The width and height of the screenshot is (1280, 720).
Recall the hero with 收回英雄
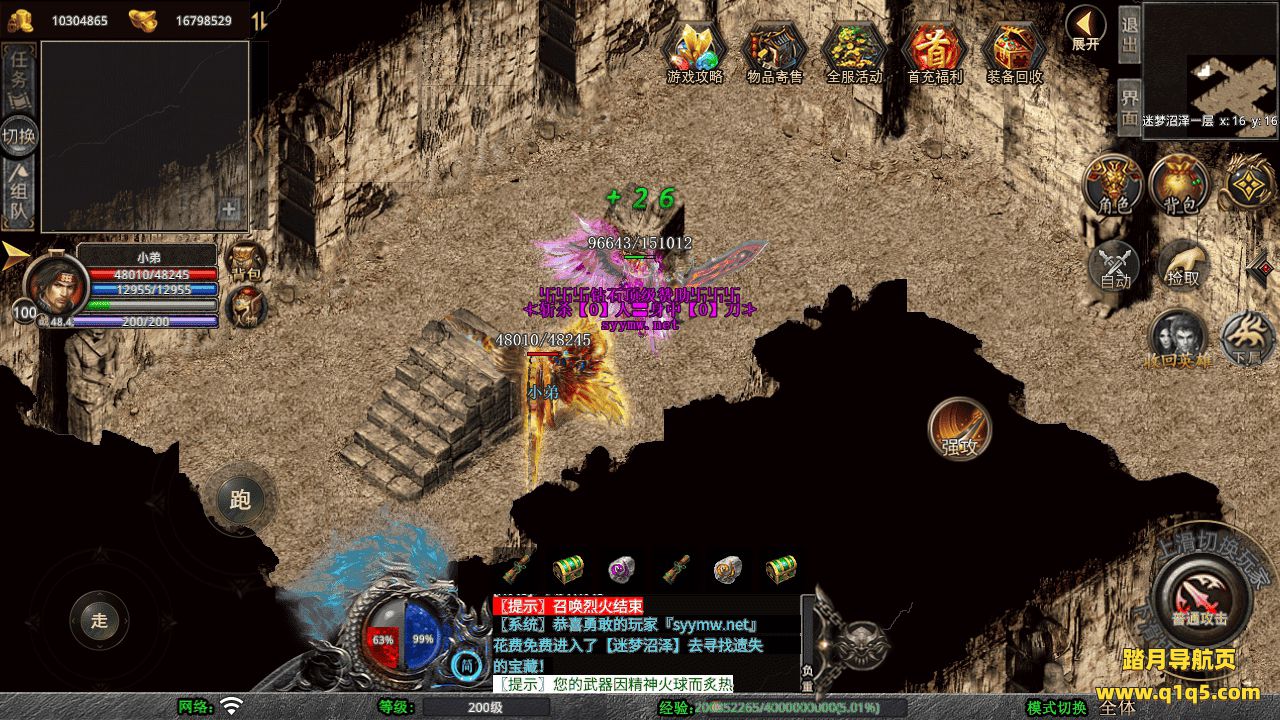click(1178, 338)
